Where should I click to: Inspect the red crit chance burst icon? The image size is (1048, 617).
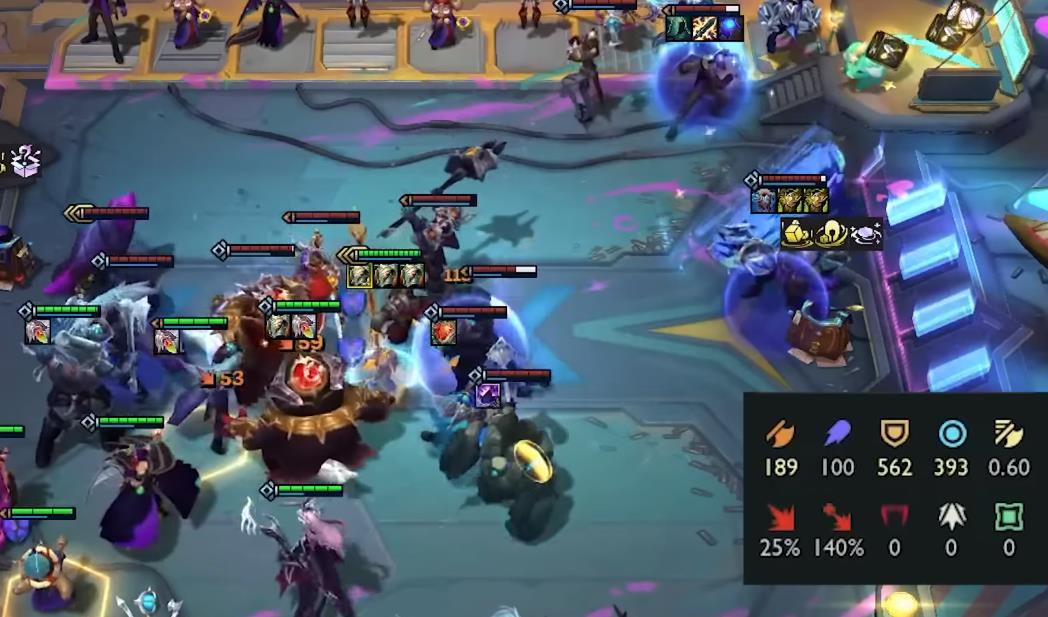pyautogui.click(x=780, y=517)
